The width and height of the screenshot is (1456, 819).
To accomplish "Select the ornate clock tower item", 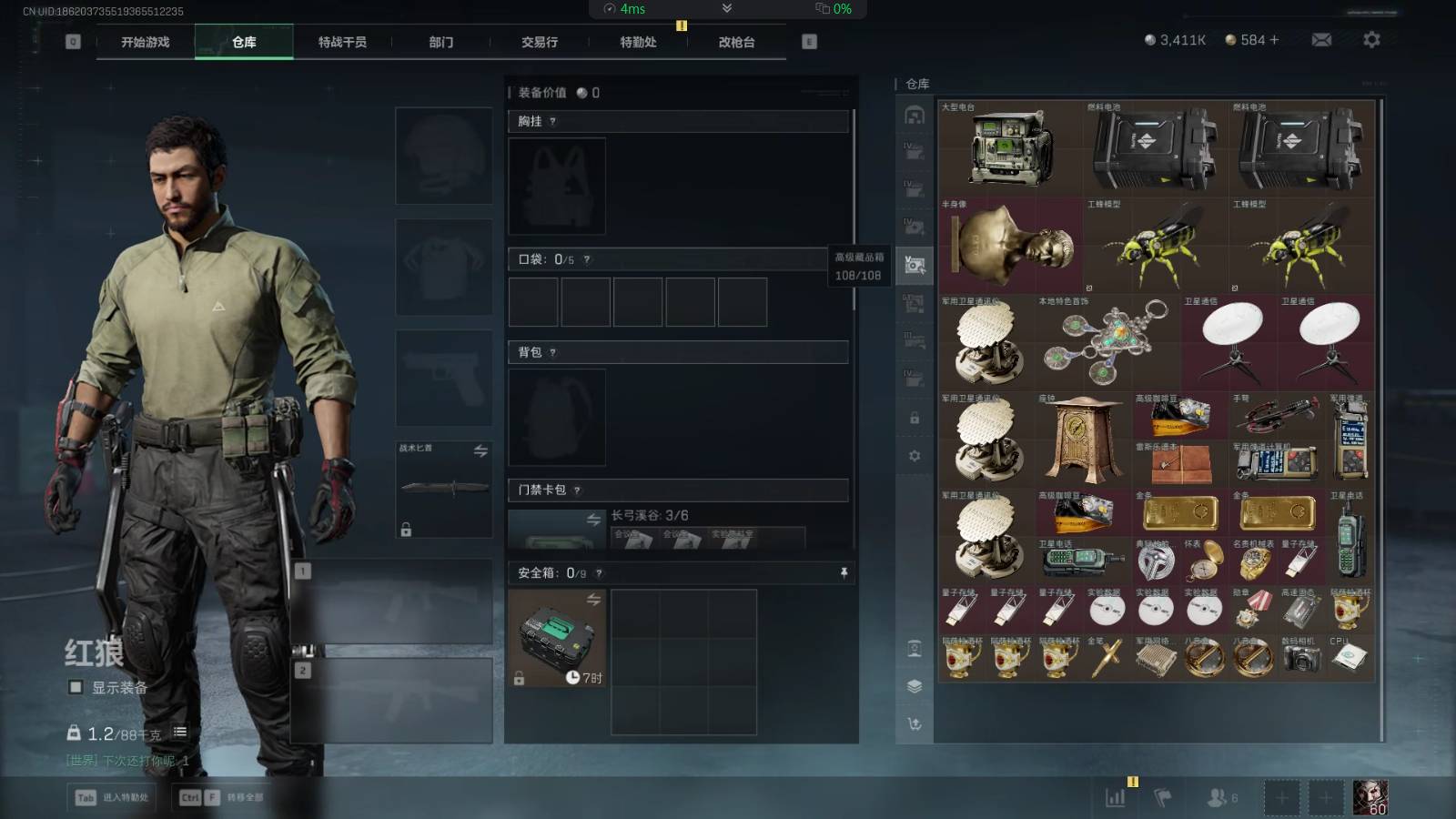I will (1083, 440).
